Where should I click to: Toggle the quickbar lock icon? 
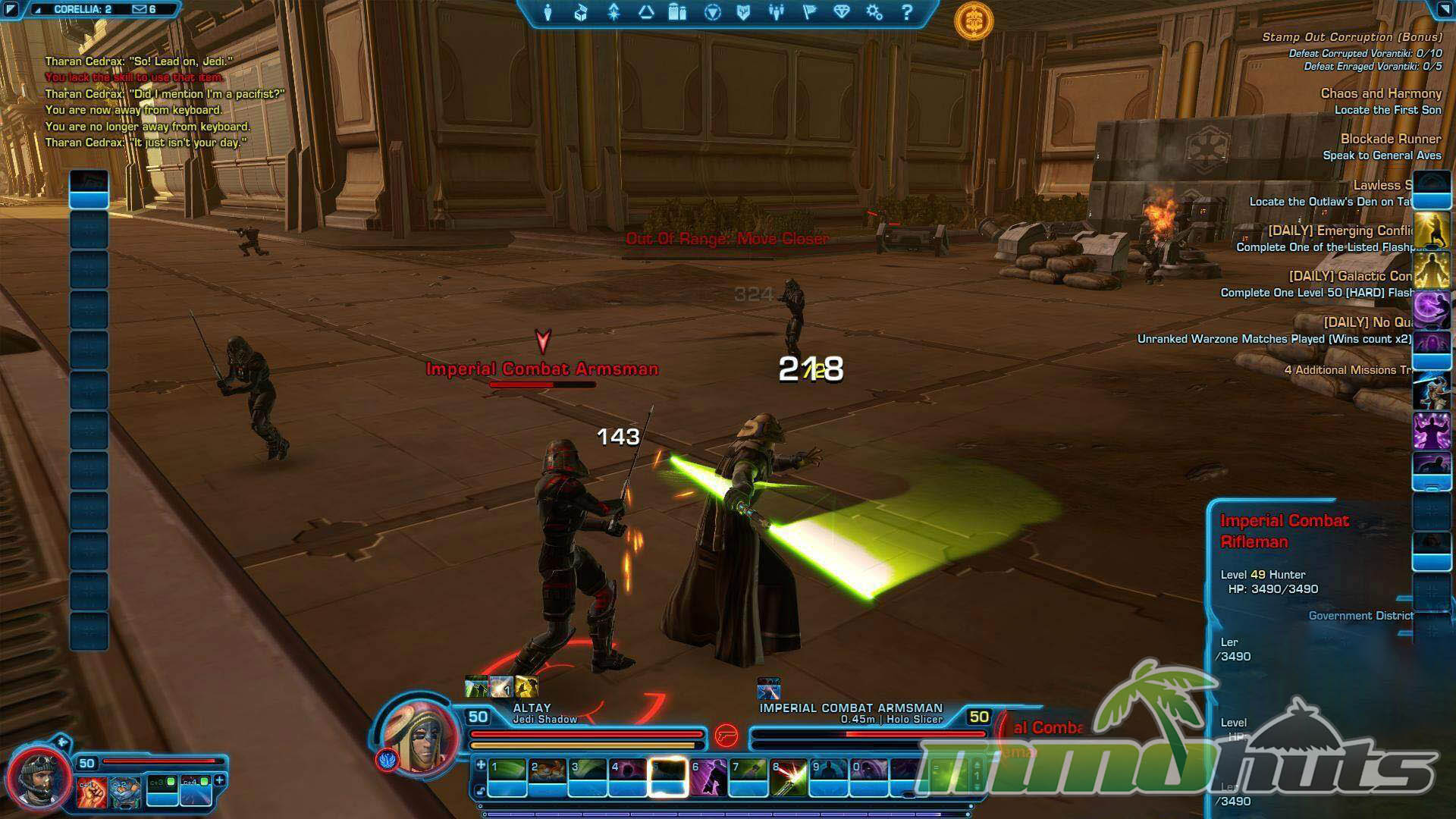480,791
